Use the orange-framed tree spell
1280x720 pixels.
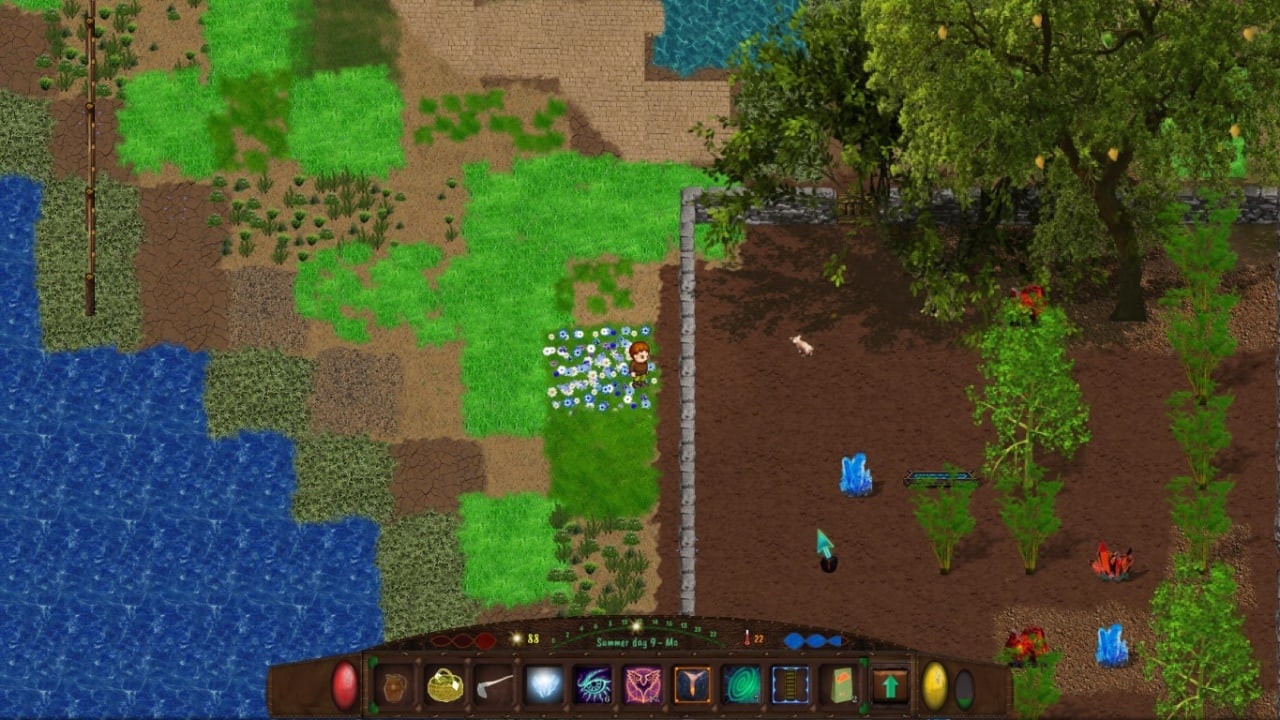tap(692, 686)
